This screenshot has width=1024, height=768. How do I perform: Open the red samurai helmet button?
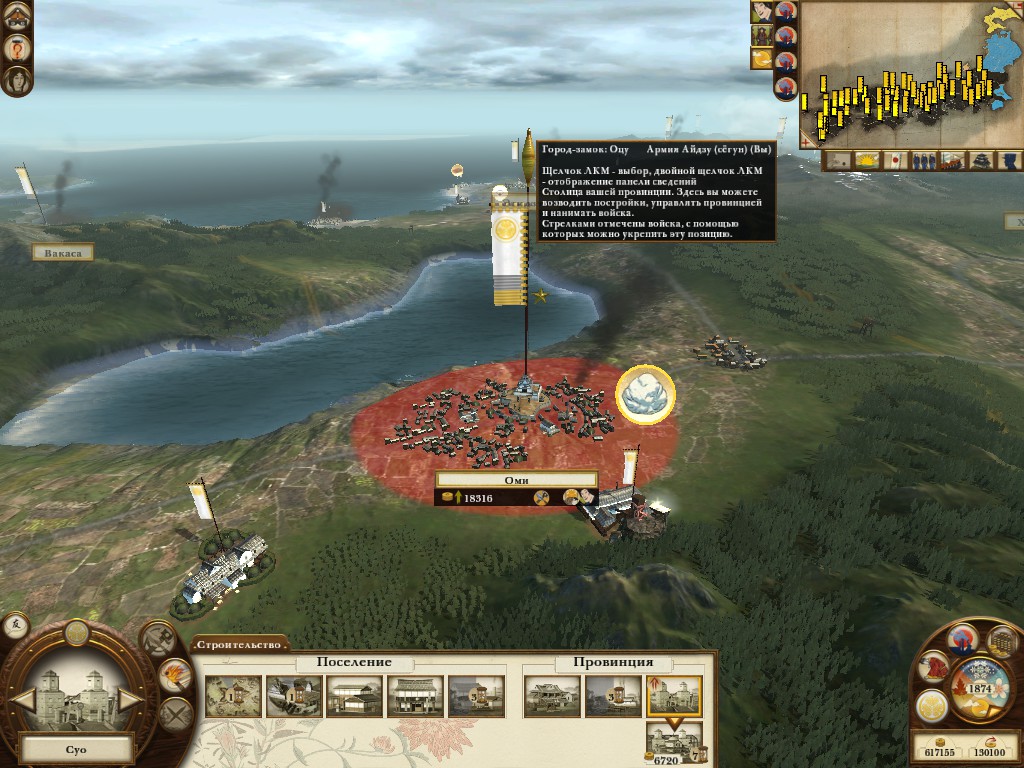coord(934,666)
